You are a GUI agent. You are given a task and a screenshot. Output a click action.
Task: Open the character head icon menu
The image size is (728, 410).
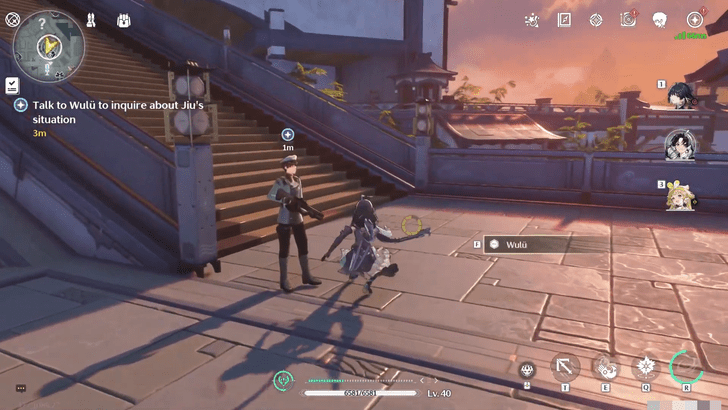point(660,19)
